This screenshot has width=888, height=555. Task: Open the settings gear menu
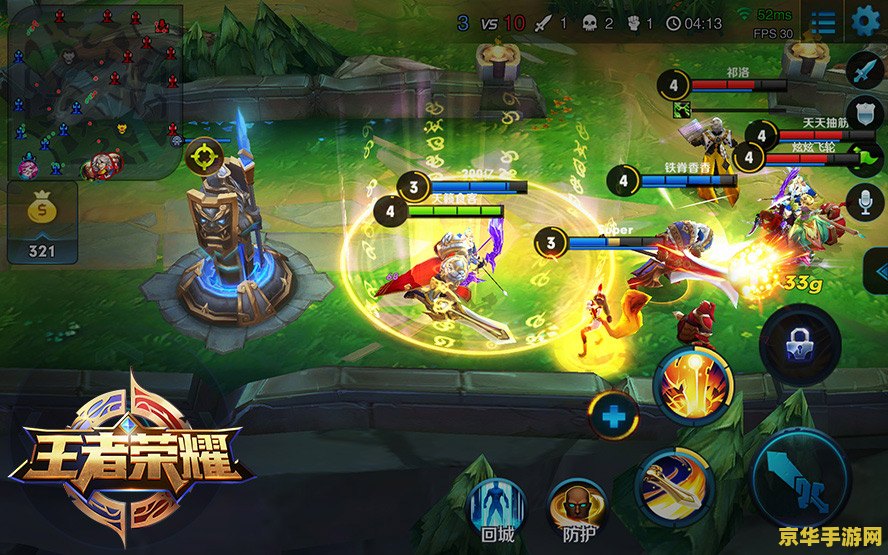(x=865, y=20)
